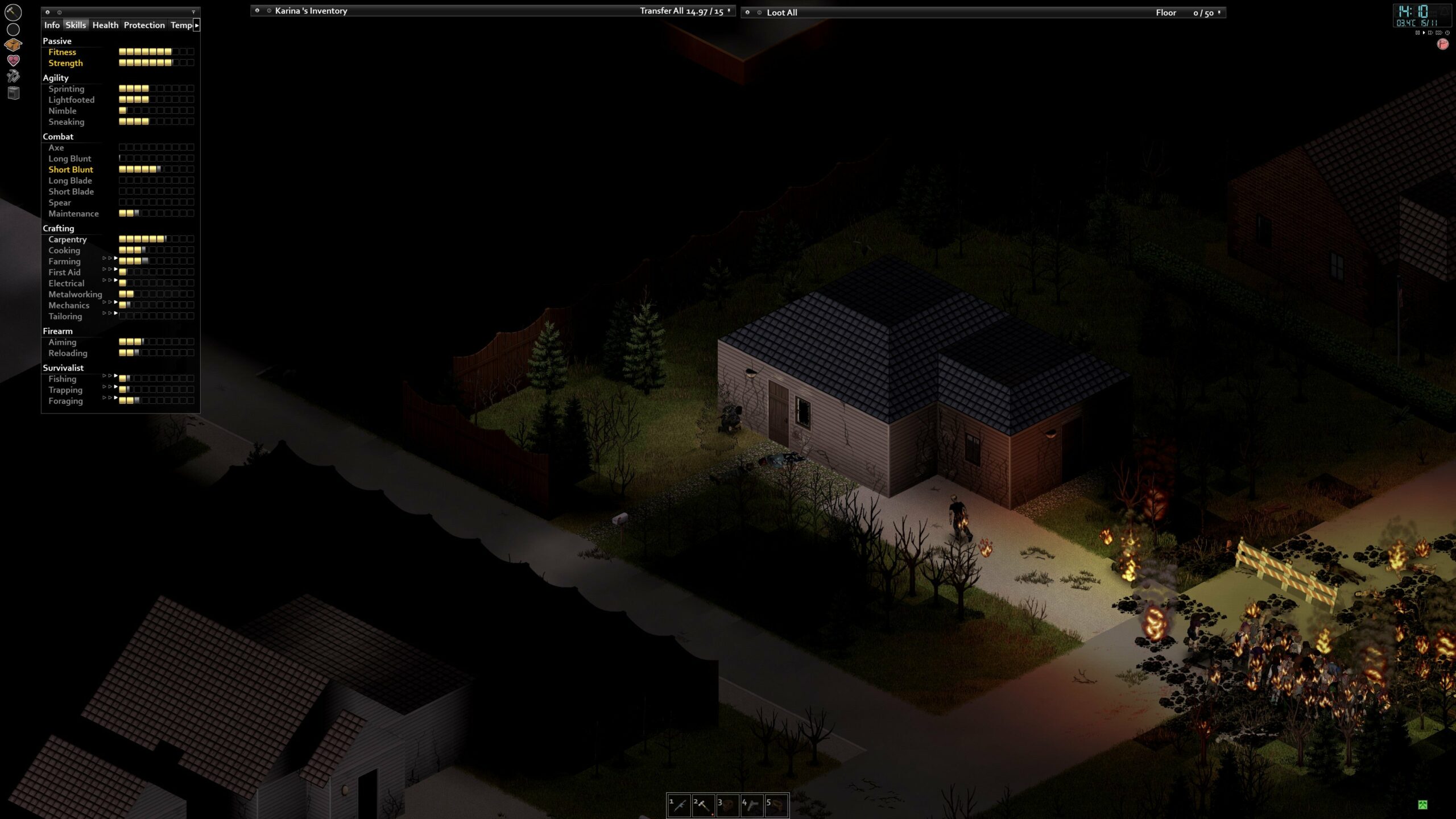Equip the pistol in hotbar slot 4
The height and width of the screenshot is (819, 1456).
click(752, 805)
